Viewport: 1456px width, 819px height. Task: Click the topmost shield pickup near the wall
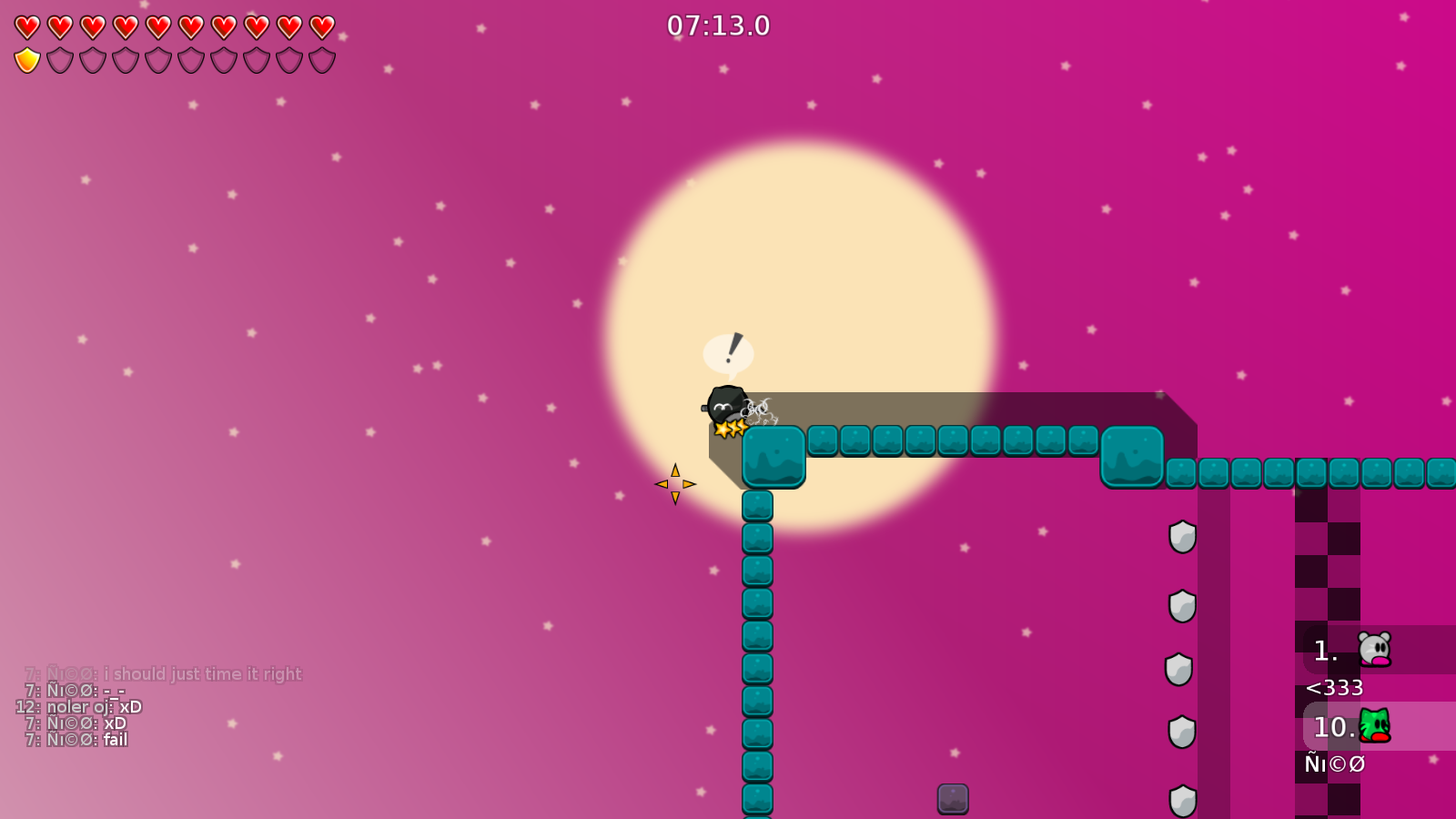coord(1182,537)
